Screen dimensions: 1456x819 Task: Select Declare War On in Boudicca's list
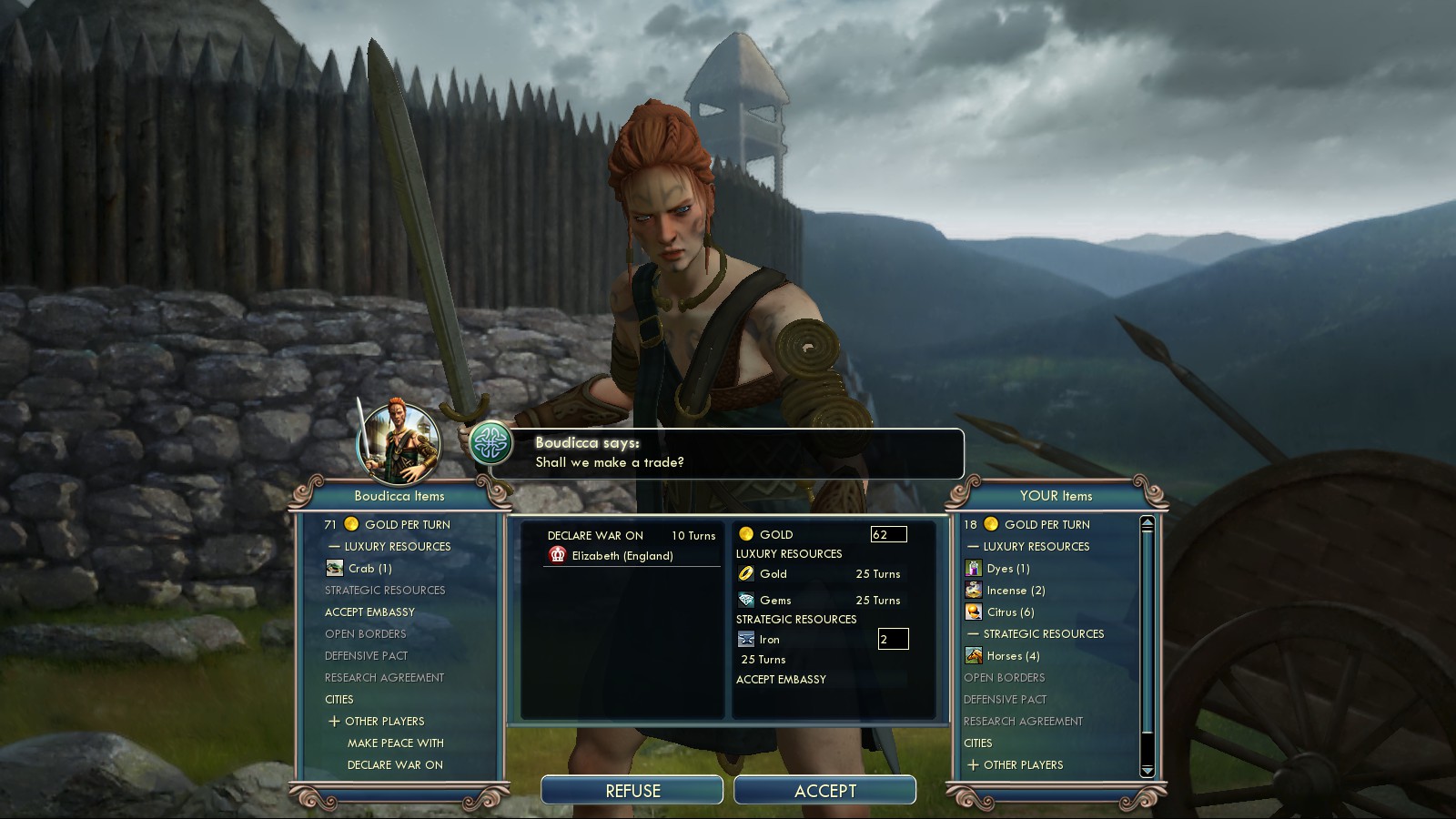[395, 765]
